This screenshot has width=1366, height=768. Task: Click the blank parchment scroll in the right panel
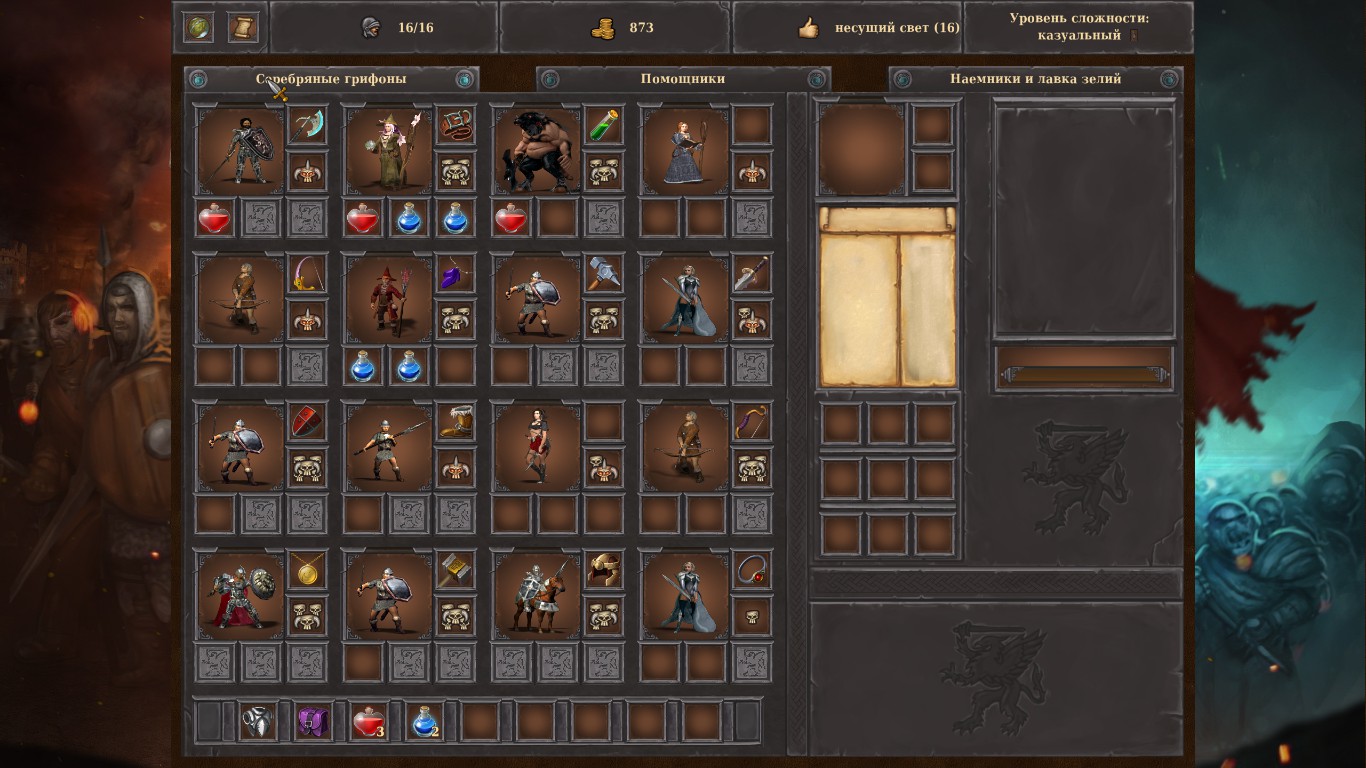pyautogui.click(x=886, y=297)
